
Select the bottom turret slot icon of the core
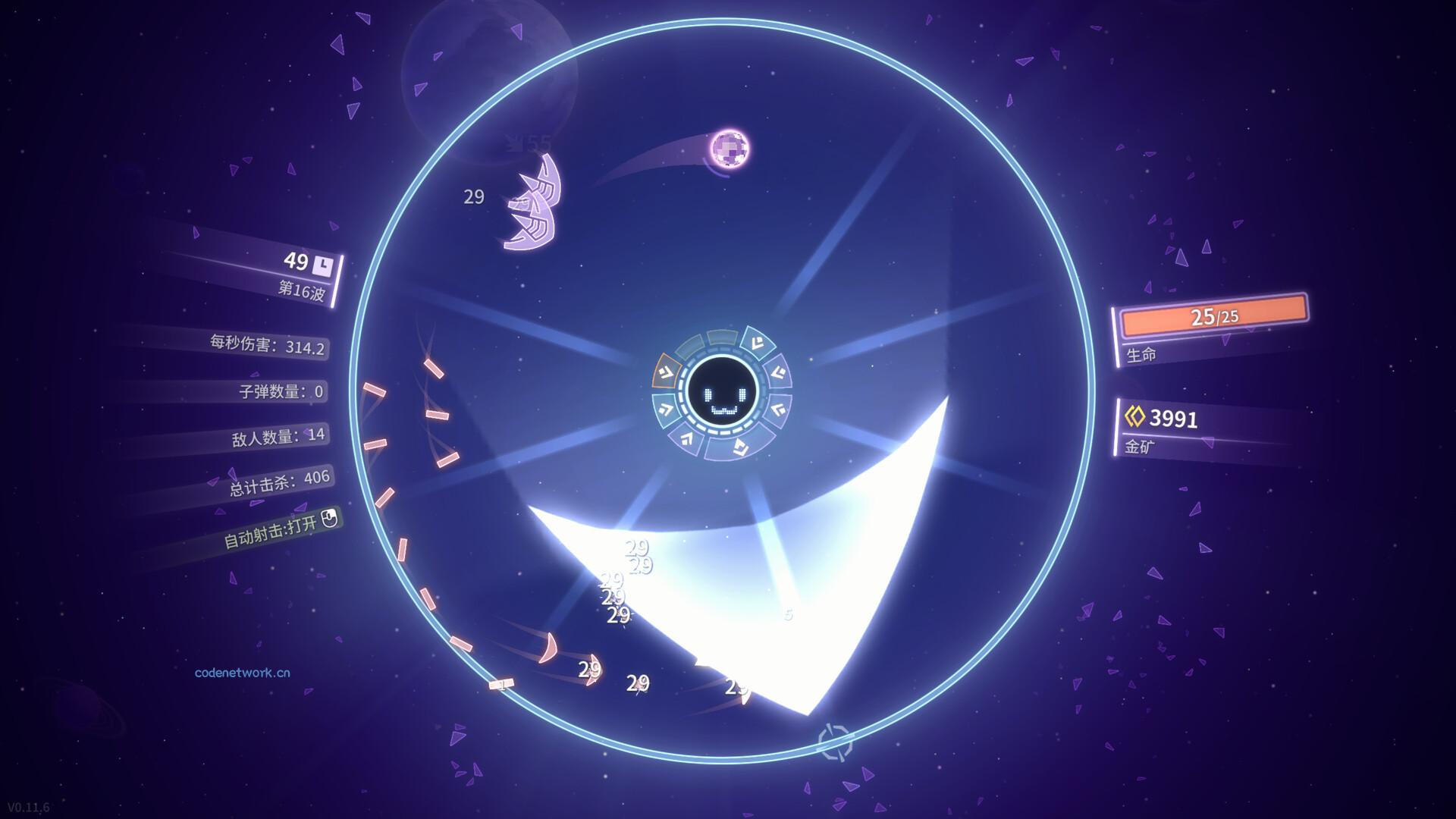pos(740,447)
